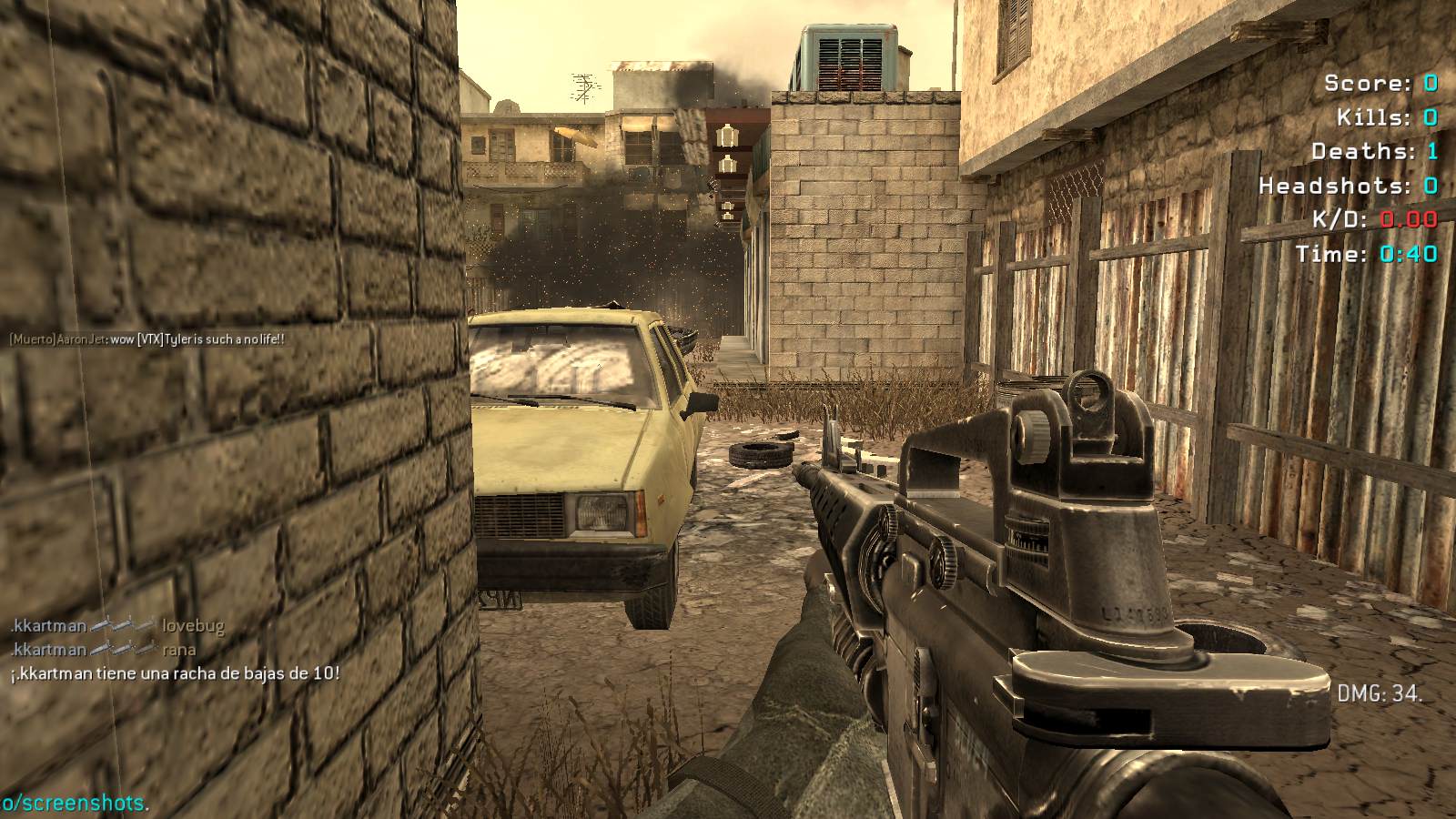The height and width of the screenshot is (819, 1456).
Task: Click AaronJet's chat message about Tyler
Action: point(147,339)
